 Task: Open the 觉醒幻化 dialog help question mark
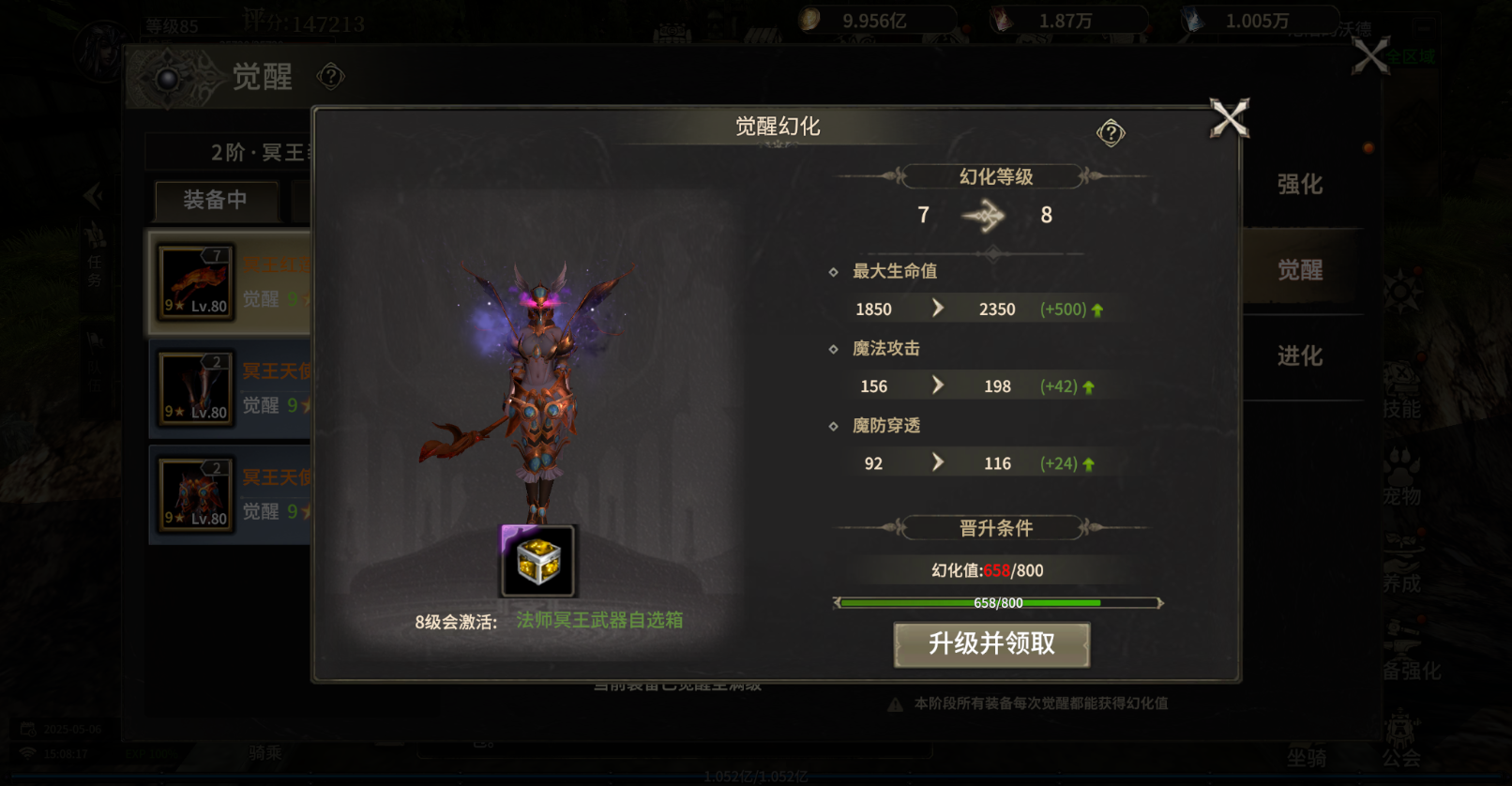[1111, 132]
